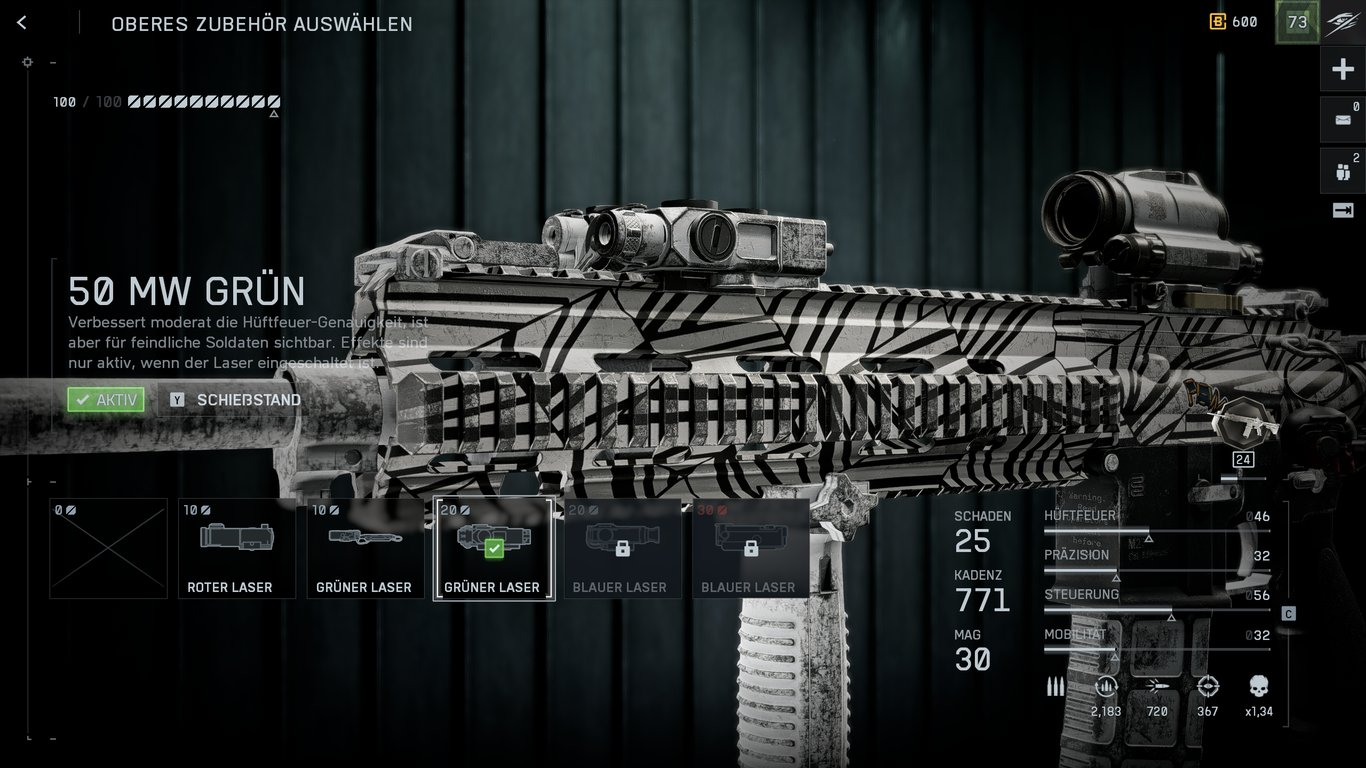Click the circular reload icon showing 2,183

tap(1105, 687)
